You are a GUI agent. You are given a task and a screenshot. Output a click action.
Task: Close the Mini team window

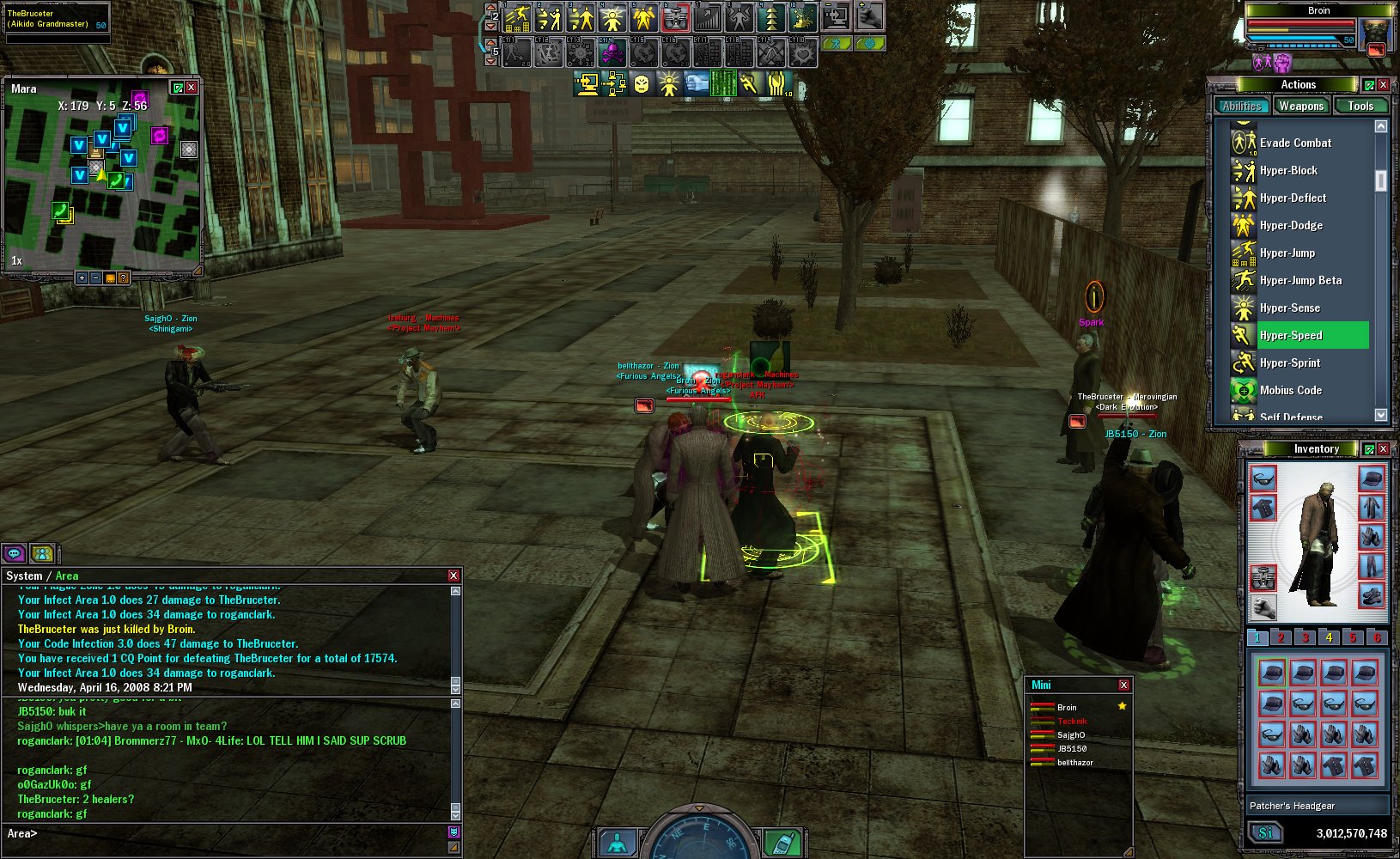point(1123,685)
